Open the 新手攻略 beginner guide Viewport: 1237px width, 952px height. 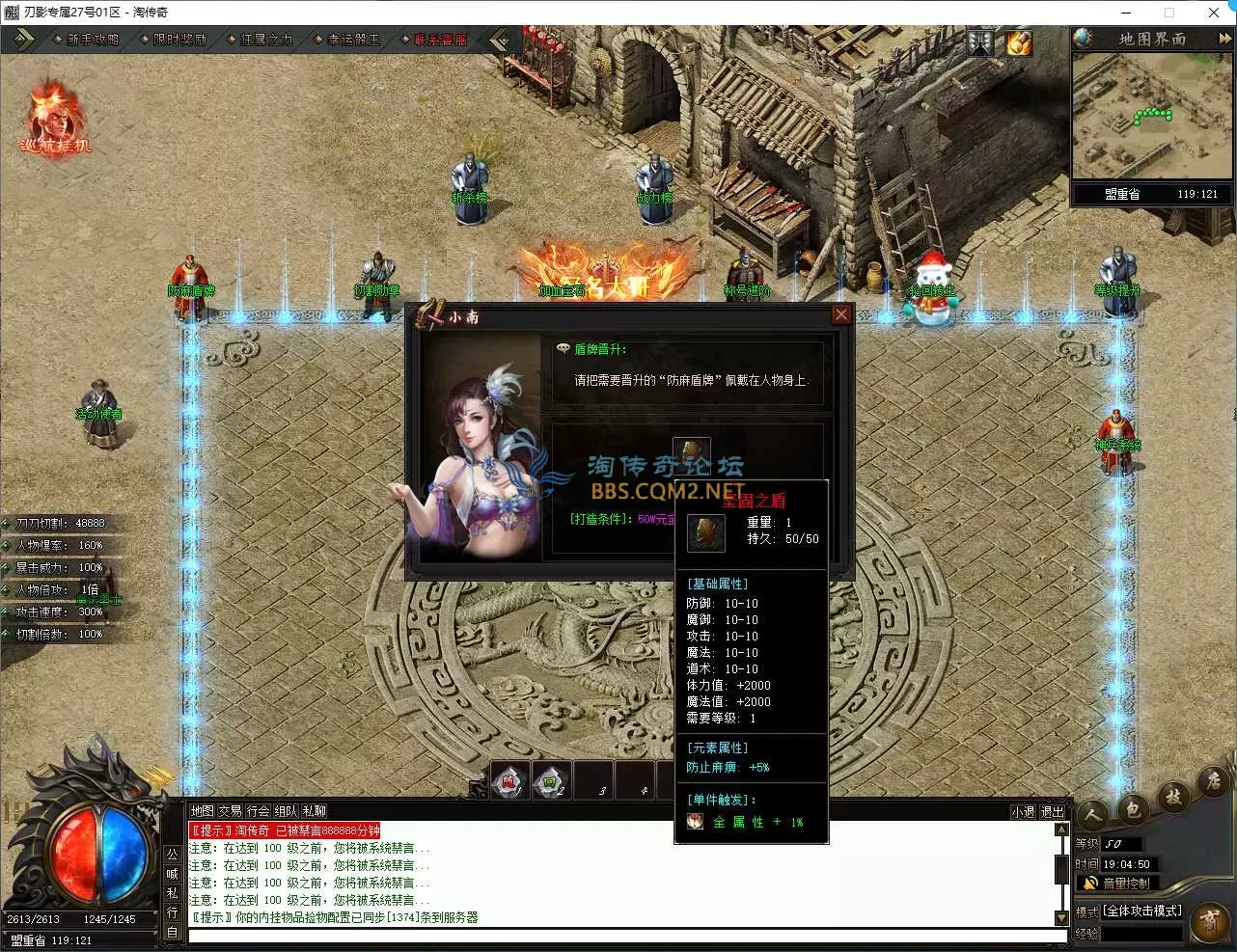pos(93,40)
